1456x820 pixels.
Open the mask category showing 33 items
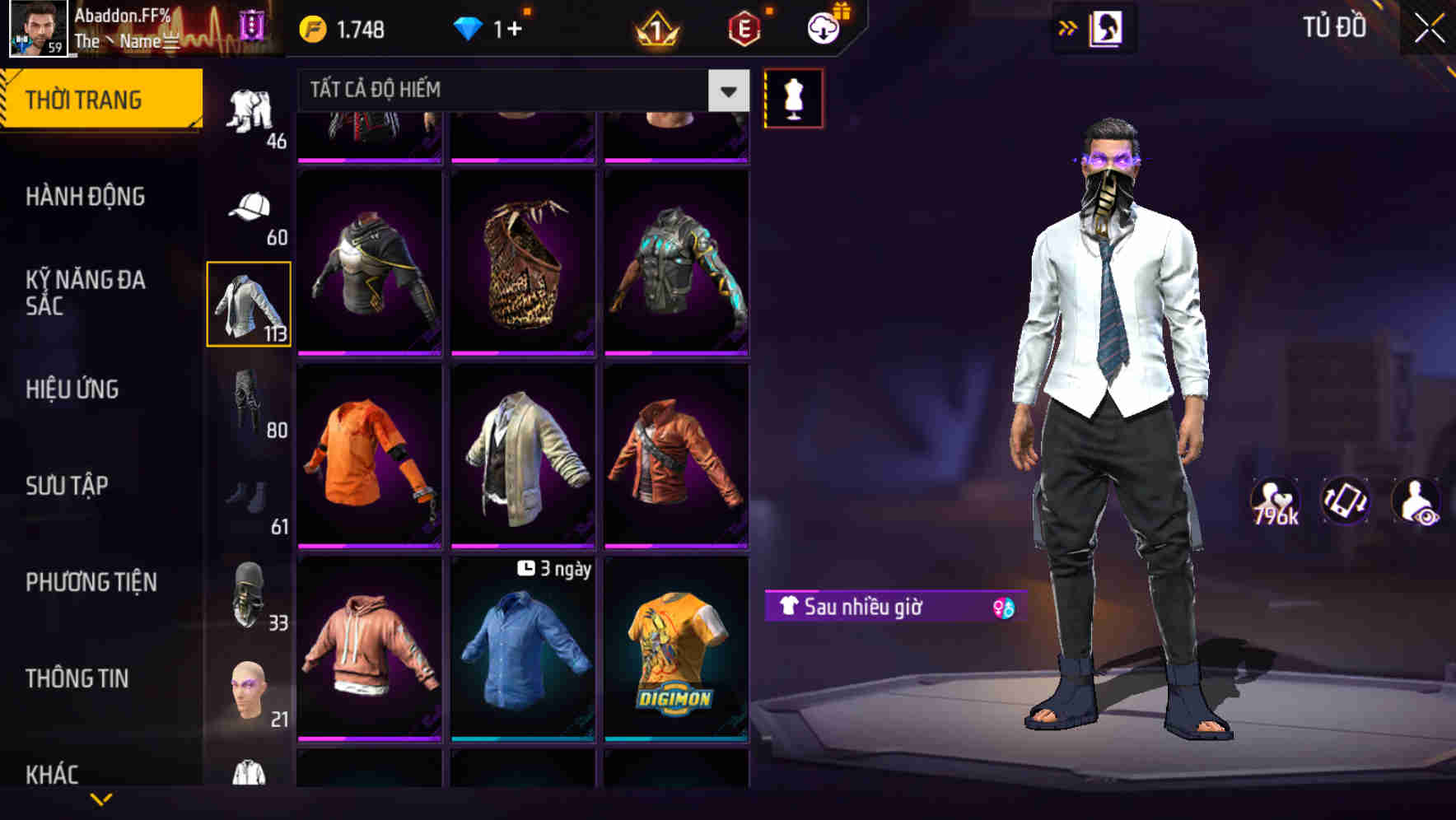(x=250, y=593)
